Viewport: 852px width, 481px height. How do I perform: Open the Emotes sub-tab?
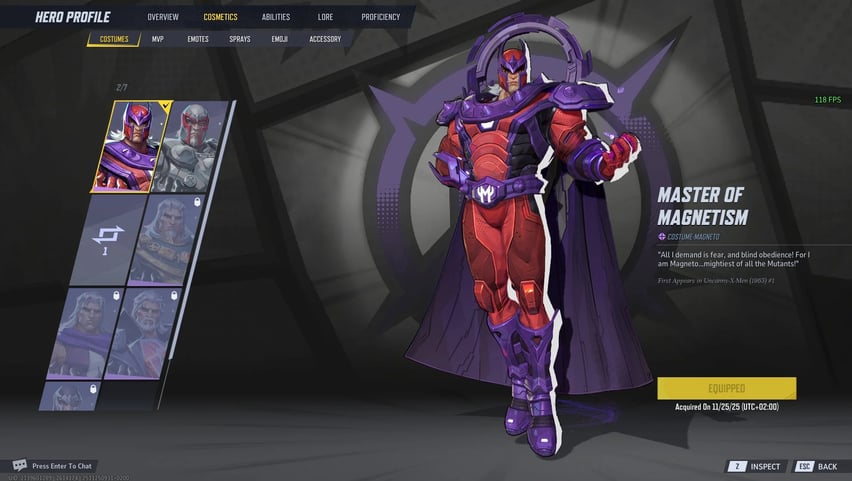(x=198, y=40)
